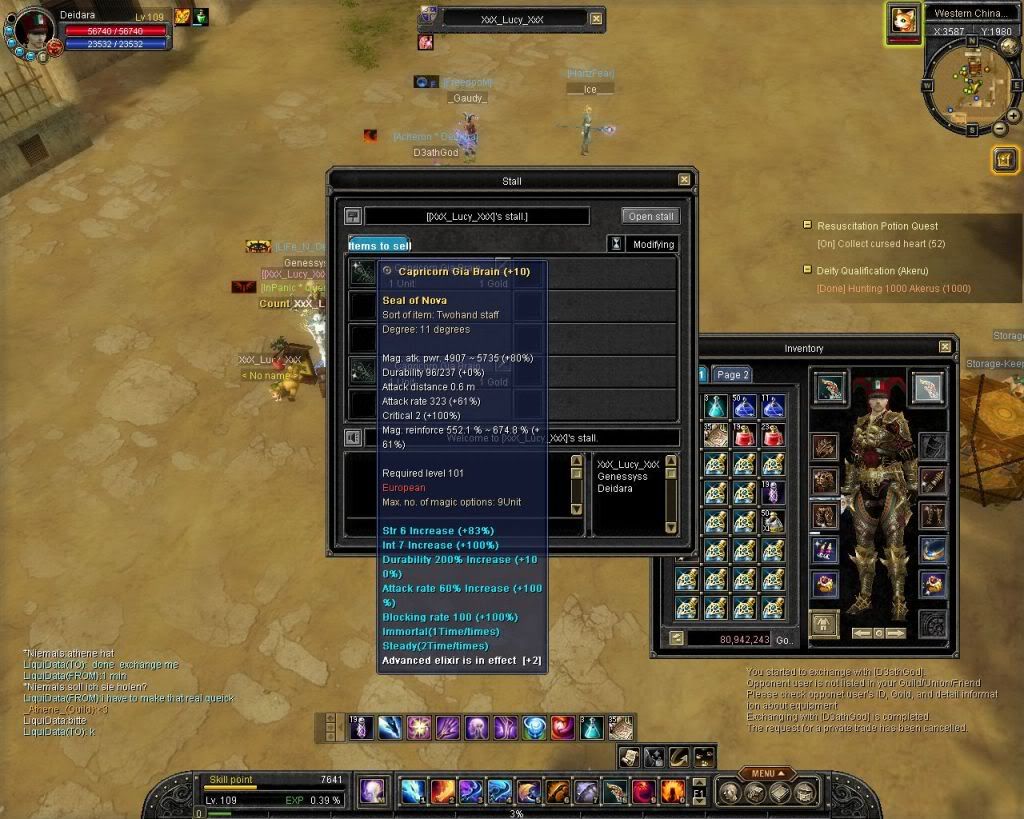Close the Stall window
1024x819 pixels.
[684, 180]
